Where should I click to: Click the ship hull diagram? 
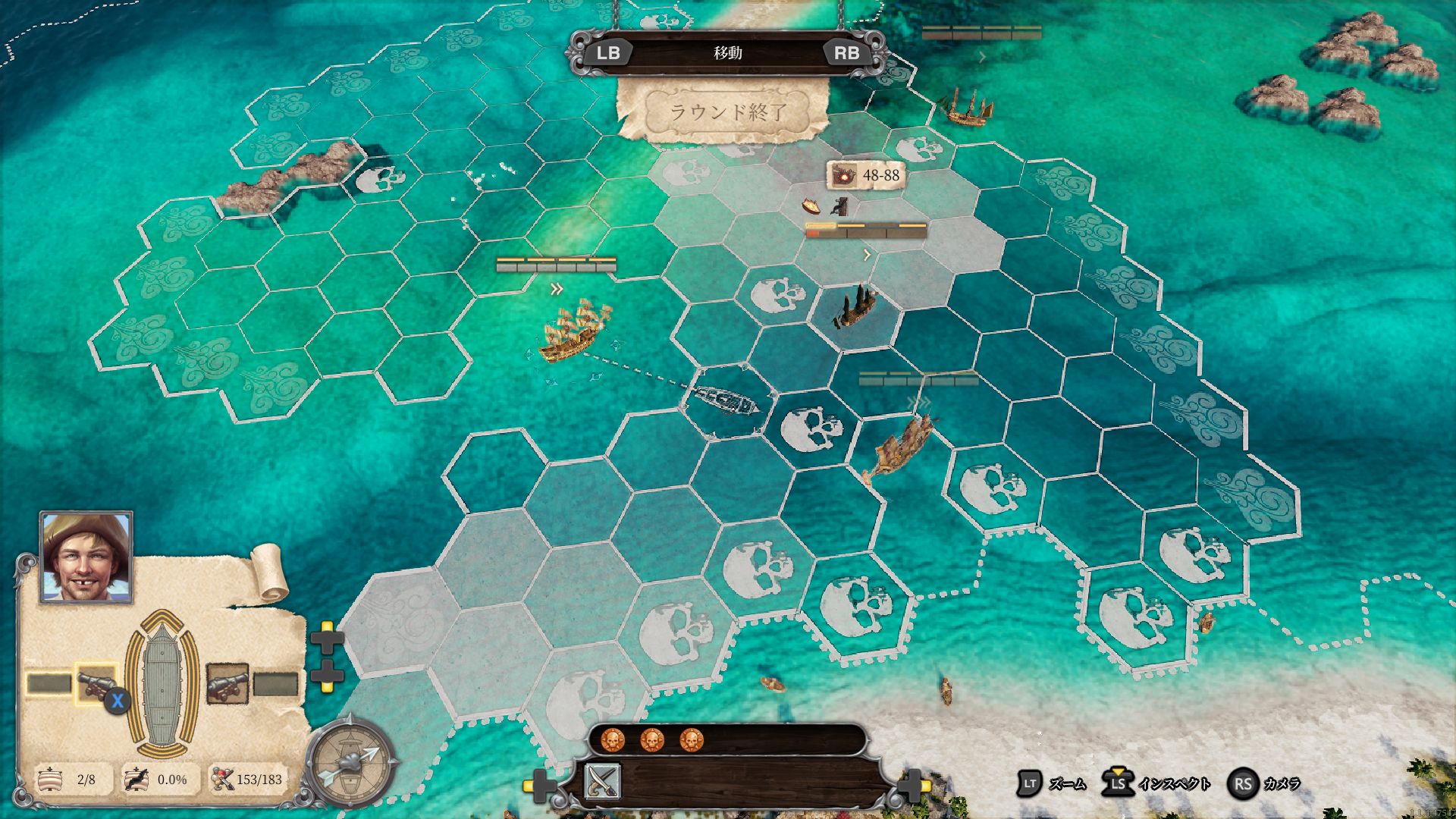tap(162, 684)
